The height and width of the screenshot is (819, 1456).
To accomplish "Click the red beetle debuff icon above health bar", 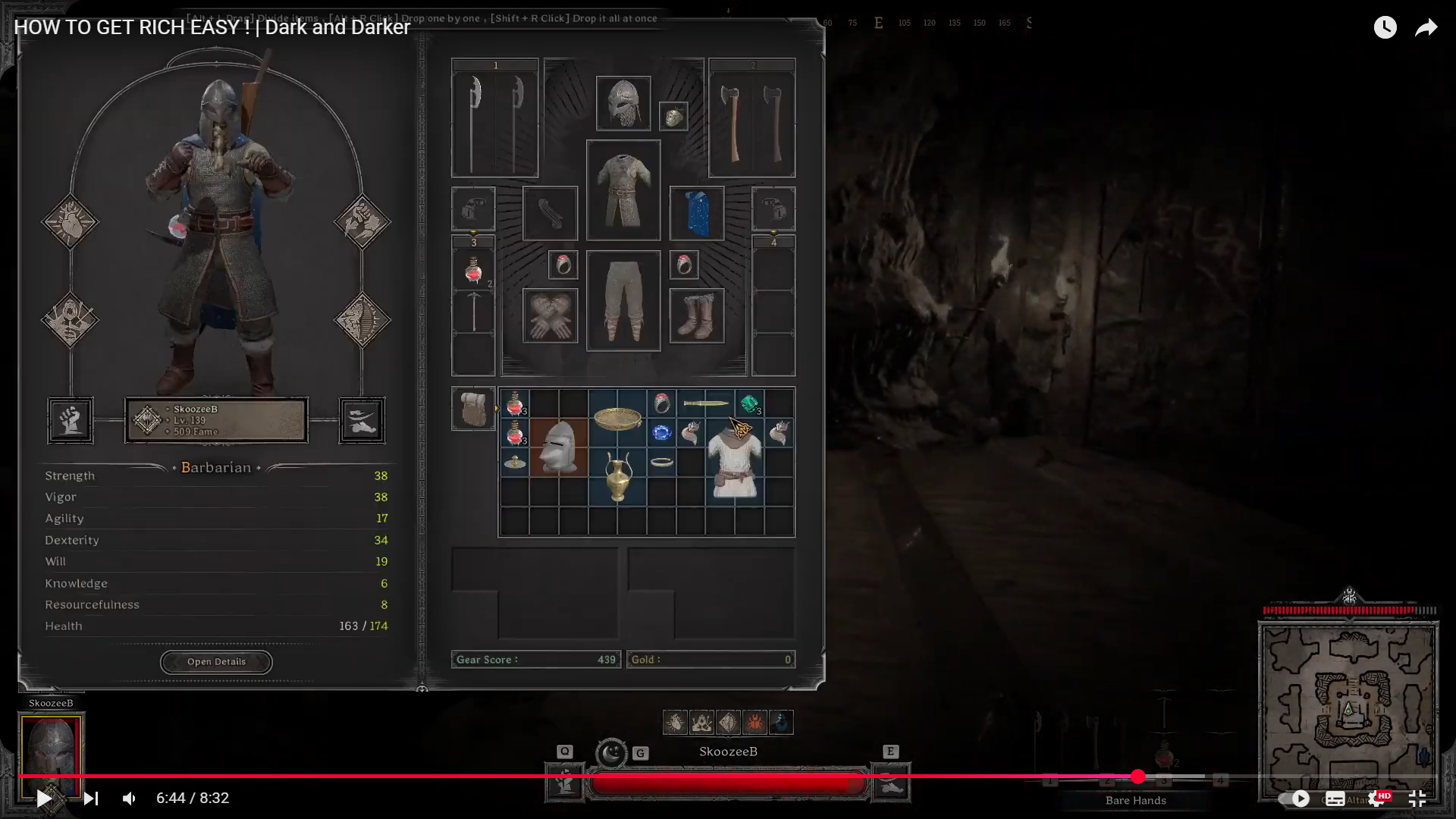I will [x=754, y=723].
